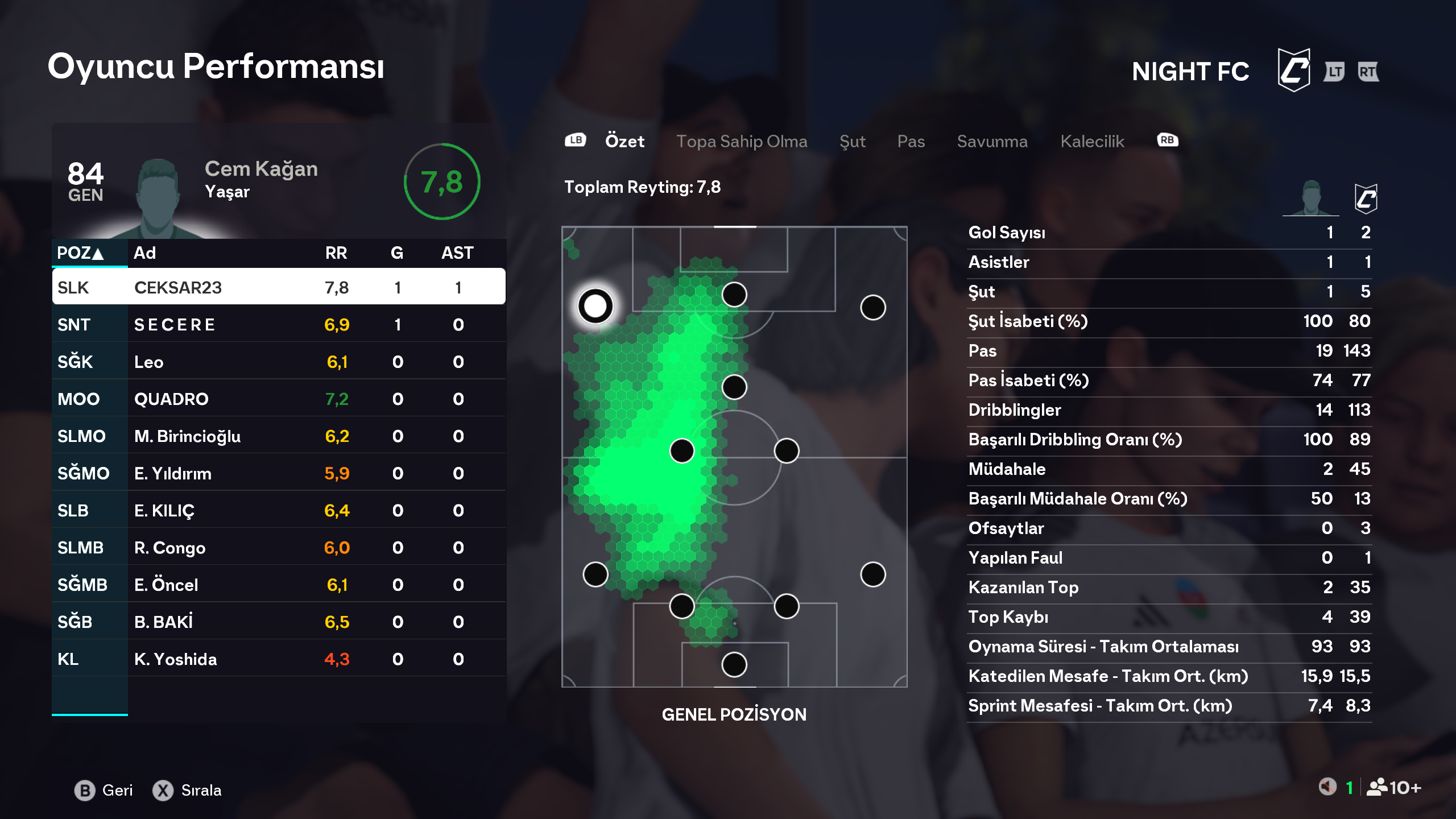Click the Geri back button
1456x819 pixels.
tap(105, 790)
